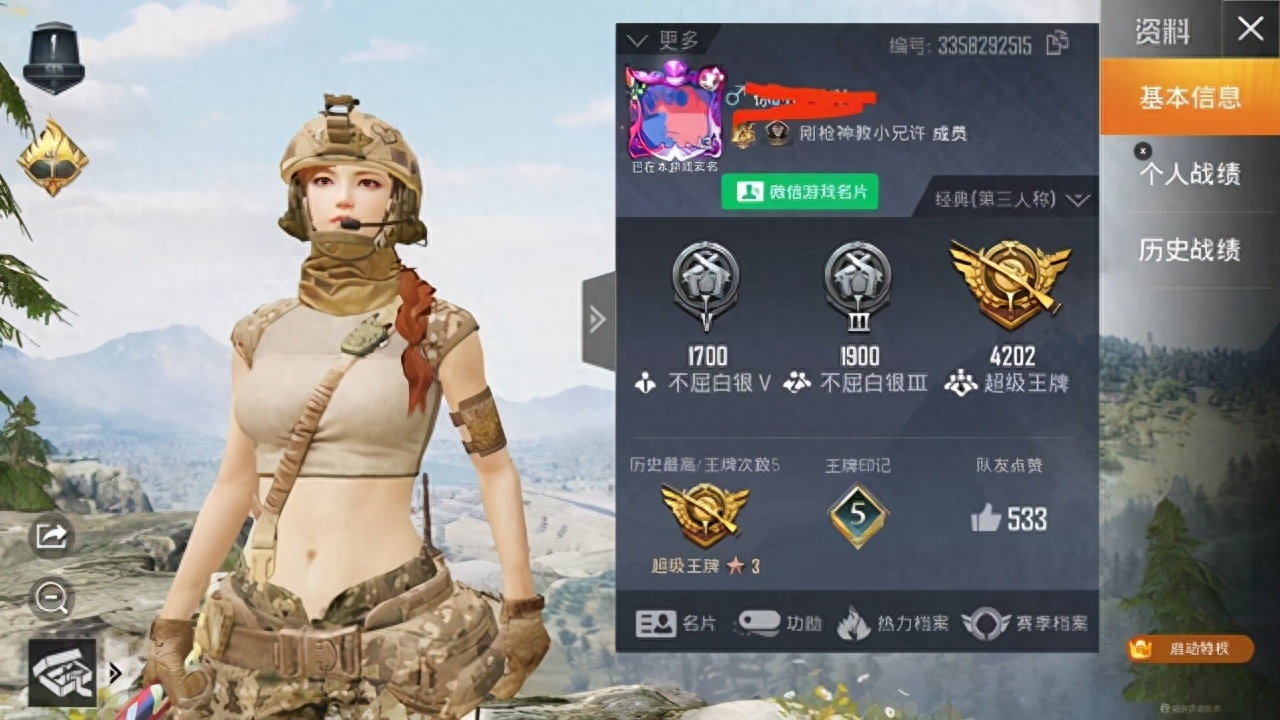Open the 热力档案 heat archive

(898, 622)
